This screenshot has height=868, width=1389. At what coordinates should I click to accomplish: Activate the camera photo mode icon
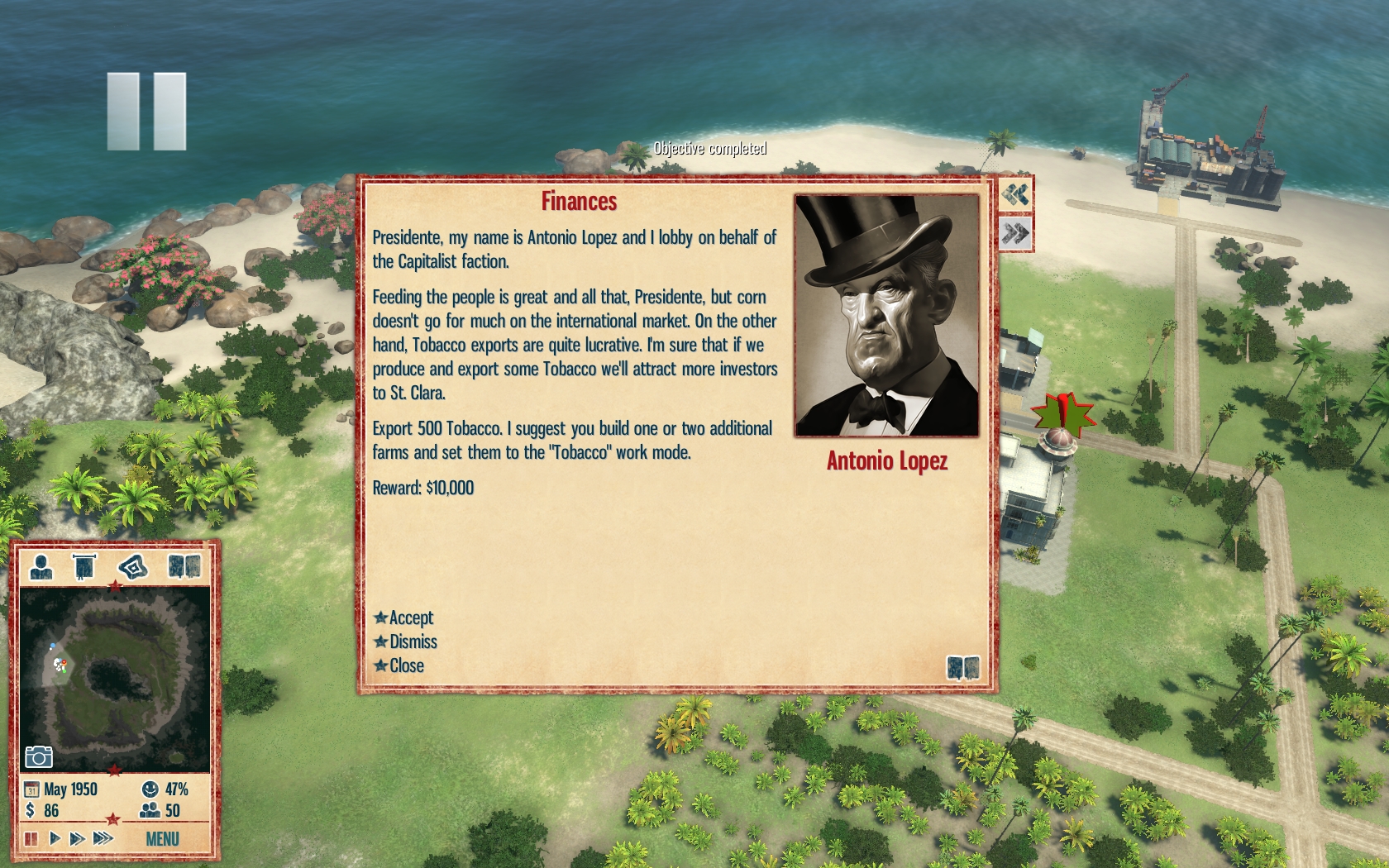point(39,756)
